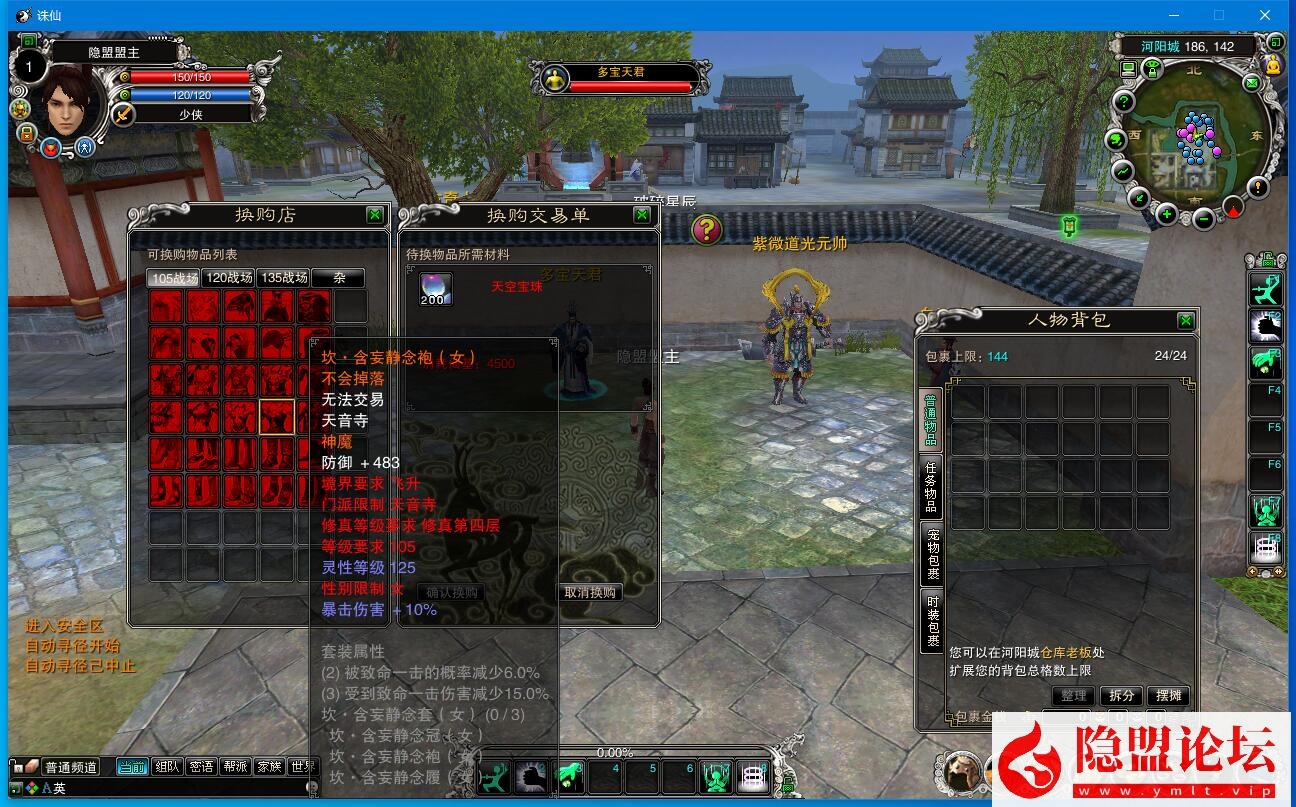This screenshot has width=1296, height=807.
Task: Open the 任务物品 quest items tab
Action: click(x=931, y=485)
